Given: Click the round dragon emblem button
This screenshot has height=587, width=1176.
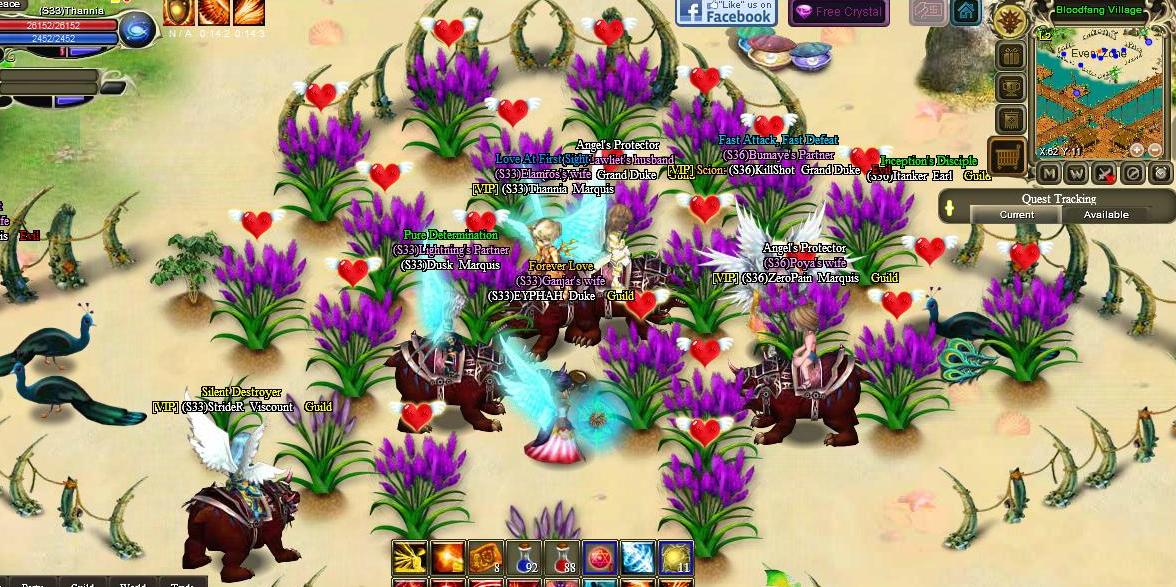Looking at the screenshot, I should pos(1008,21).
